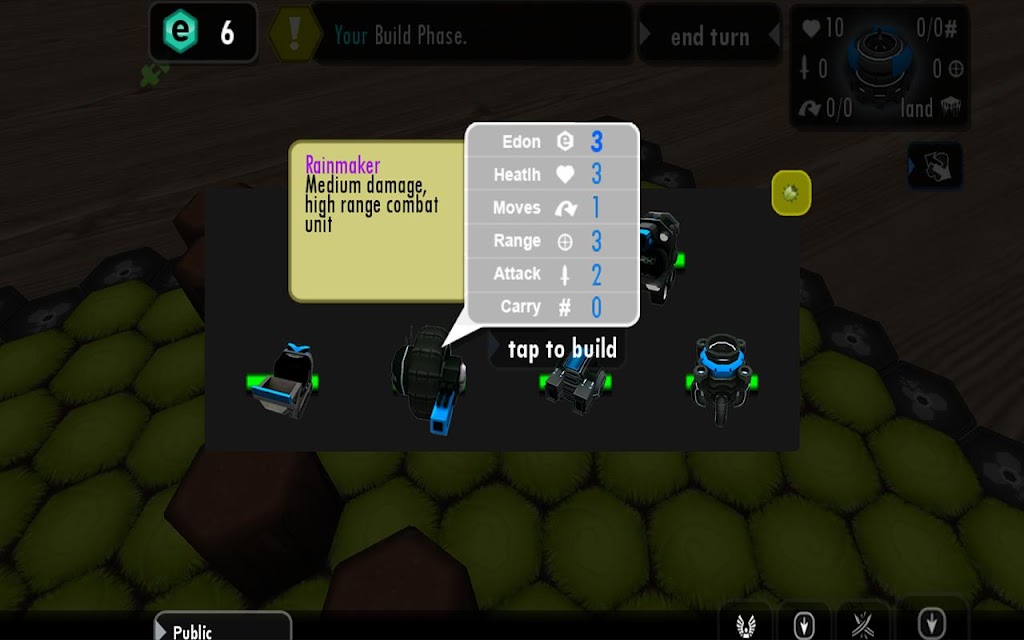
Task: Click the yellow hexagon exclamation alert
Action: point(294,33)
